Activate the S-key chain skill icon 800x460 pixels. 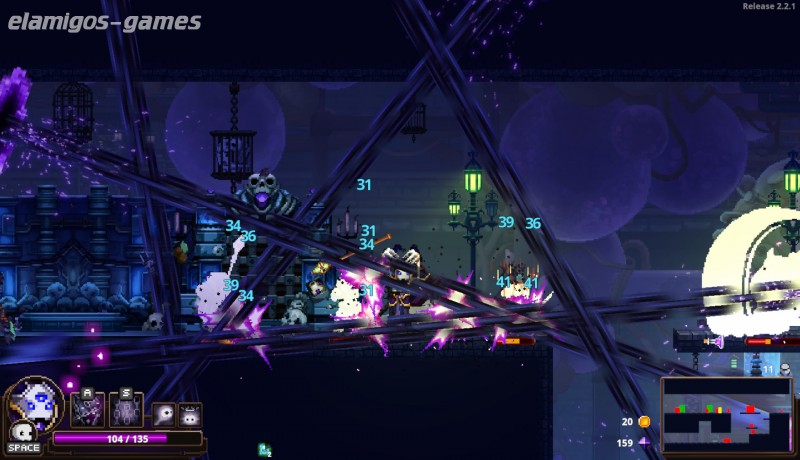tap(126, 410)
